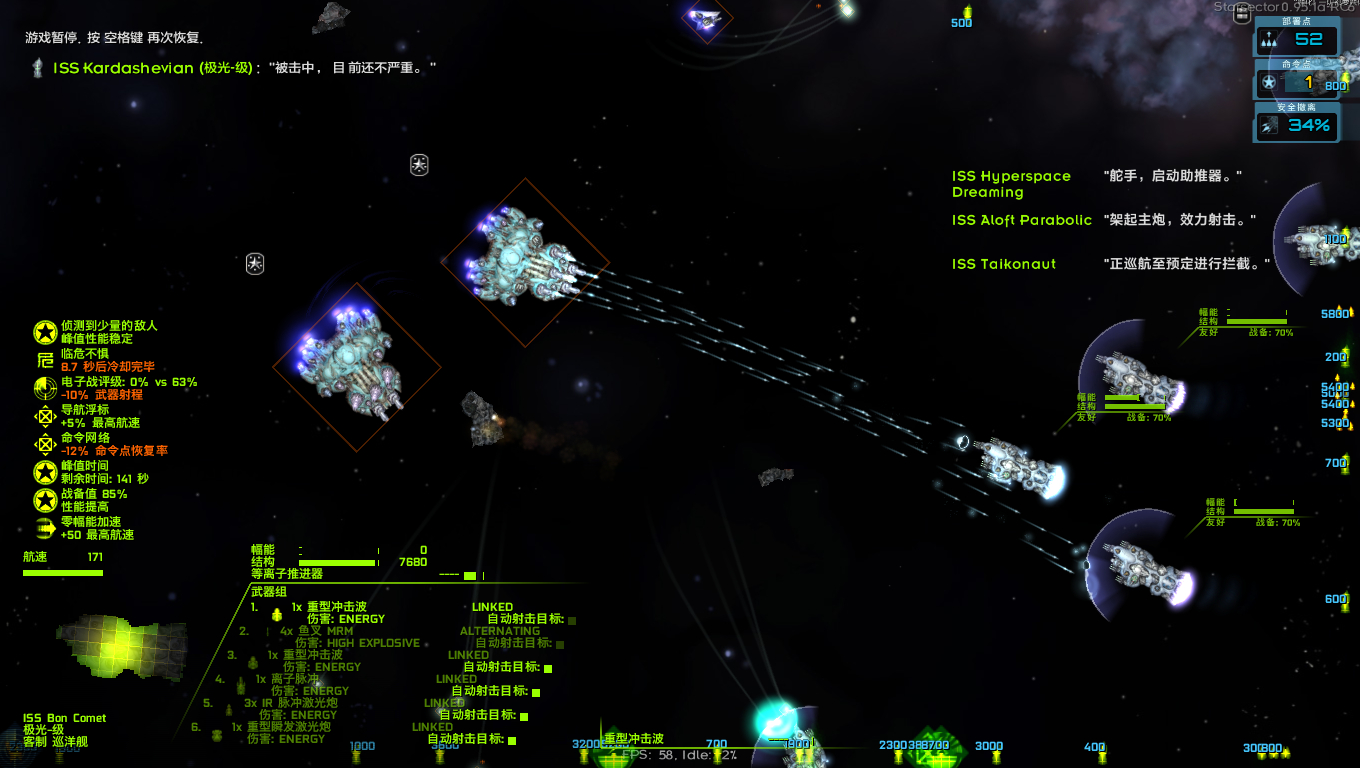Image resolution: width=1360 pixels, height=768 pixels.
Task: Click the 临危不惧 skill status icon
Action: [x=44, y=360]
